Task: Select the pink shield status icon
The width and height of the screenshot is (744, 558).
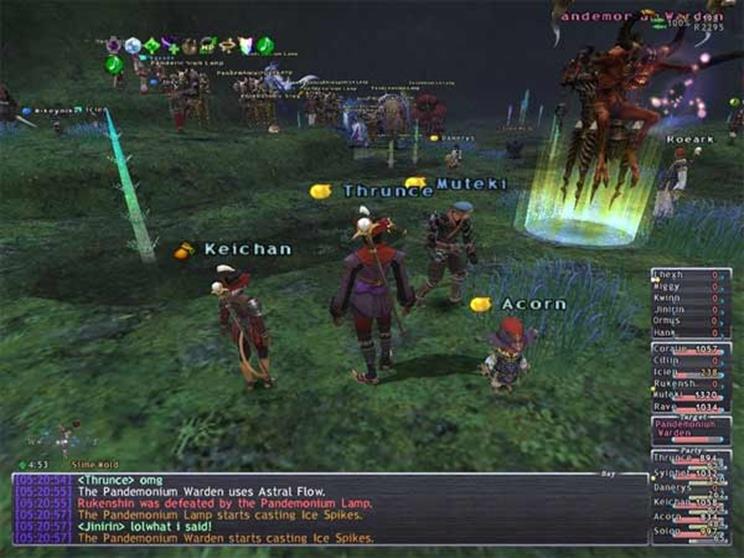Action: click(245, 45)
